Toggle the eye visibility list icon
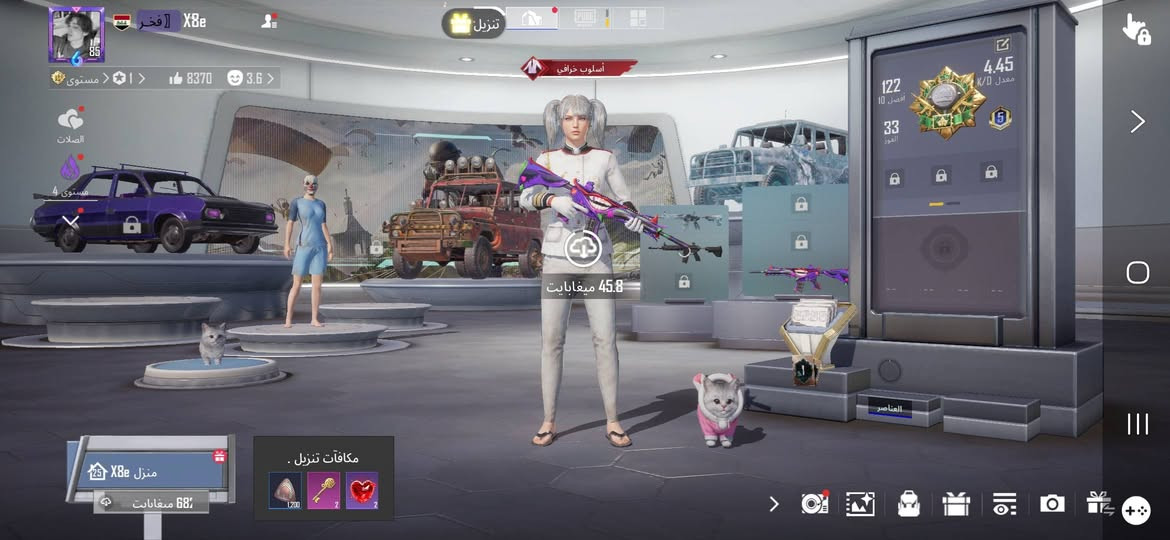This screenshot has width=1170, height=540. pyautogui.click(x=1004, y=504)
